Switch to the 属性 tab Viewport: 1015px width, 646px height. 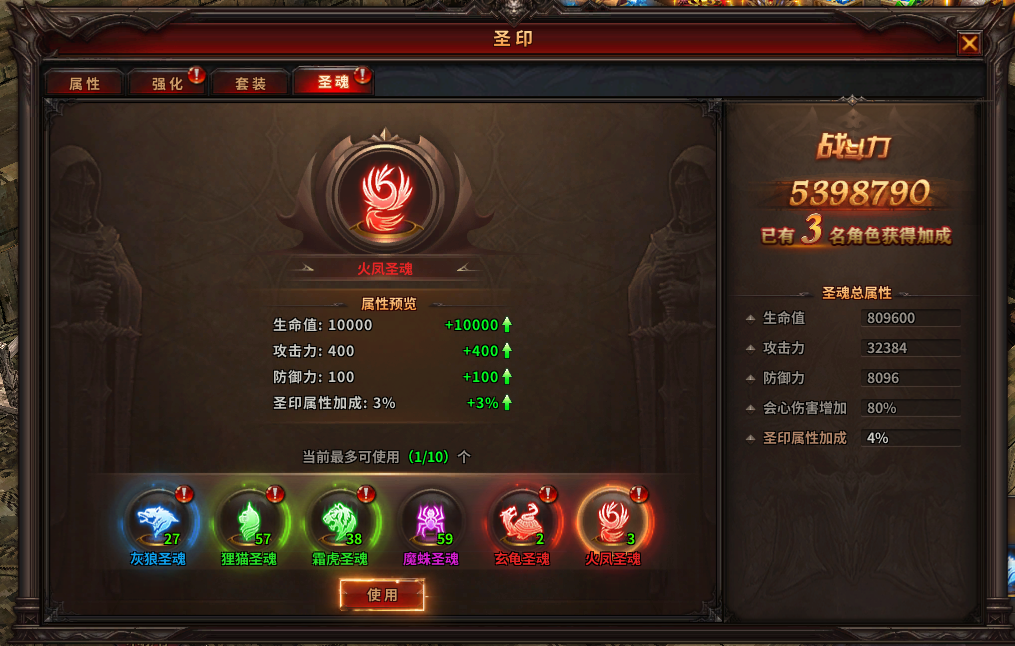tap(84, 84)
